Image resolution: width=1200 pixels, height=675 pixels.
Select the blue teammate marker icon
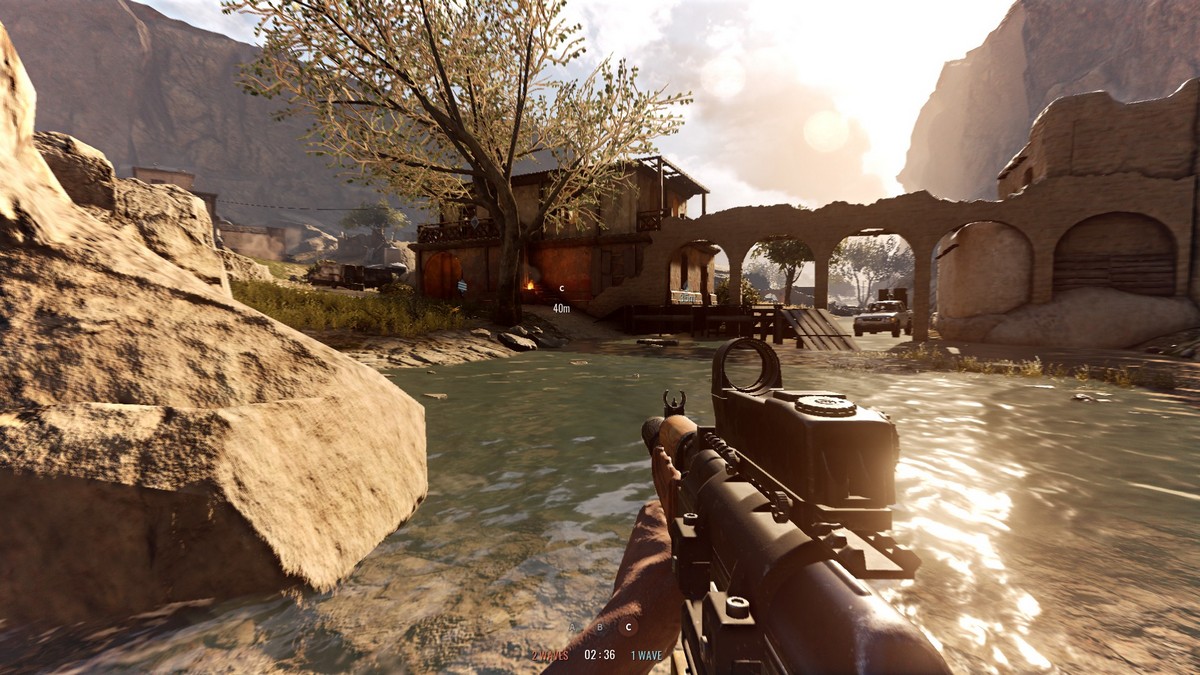[461, 287]
